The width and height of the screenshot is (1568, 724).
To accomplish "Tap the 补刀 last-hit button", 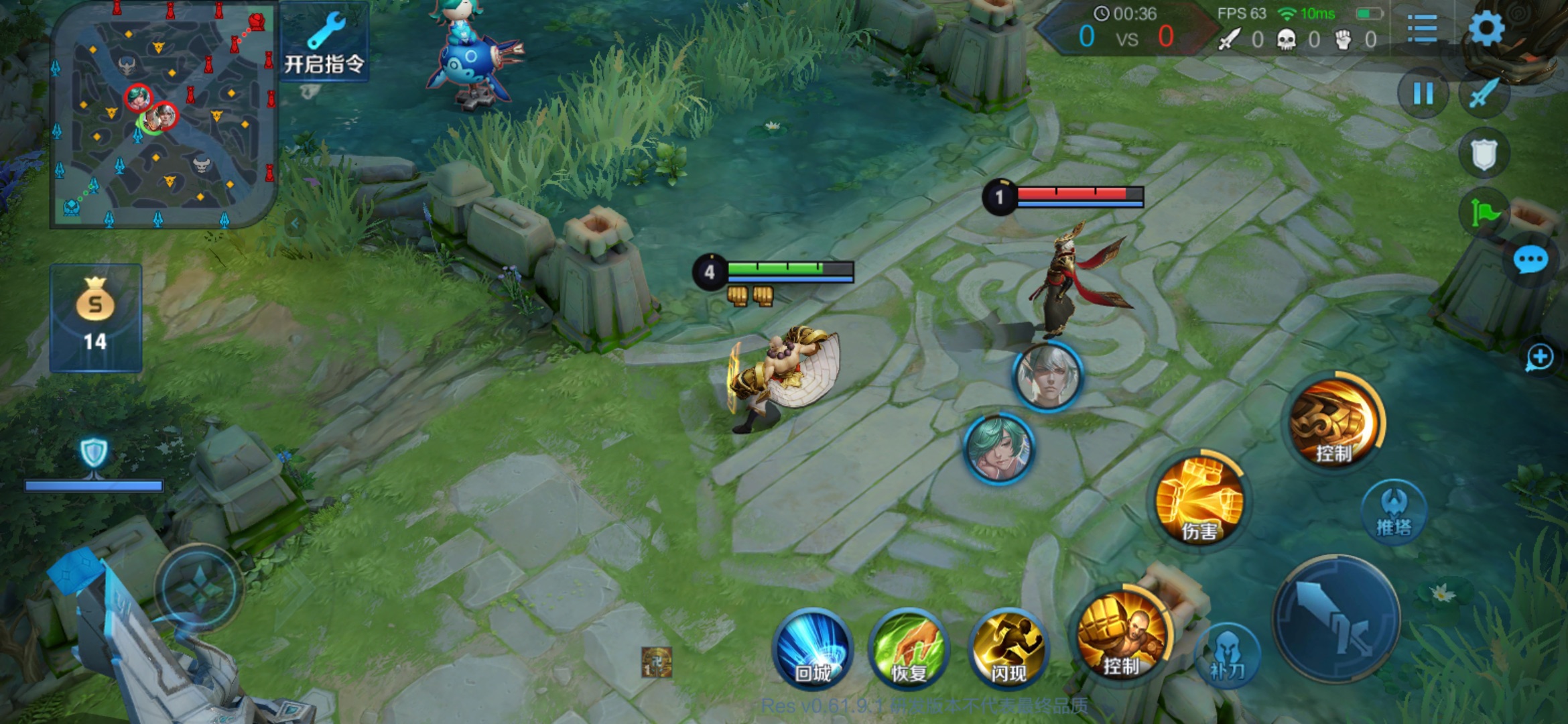I will click(1227, 654).
